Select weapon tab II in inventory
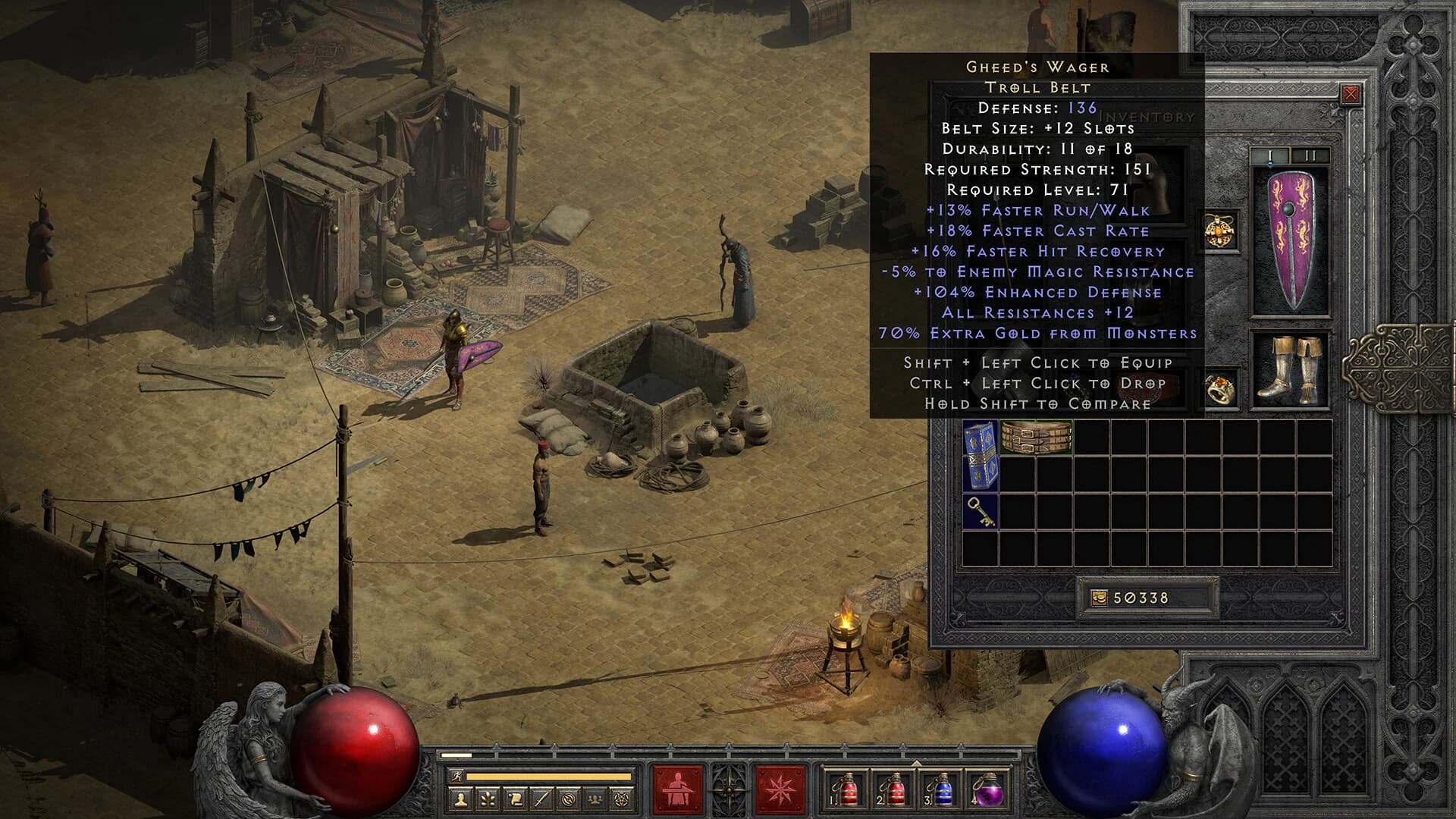Image resolution: width=1456 pixels, height=819 pixels. 1310,155
